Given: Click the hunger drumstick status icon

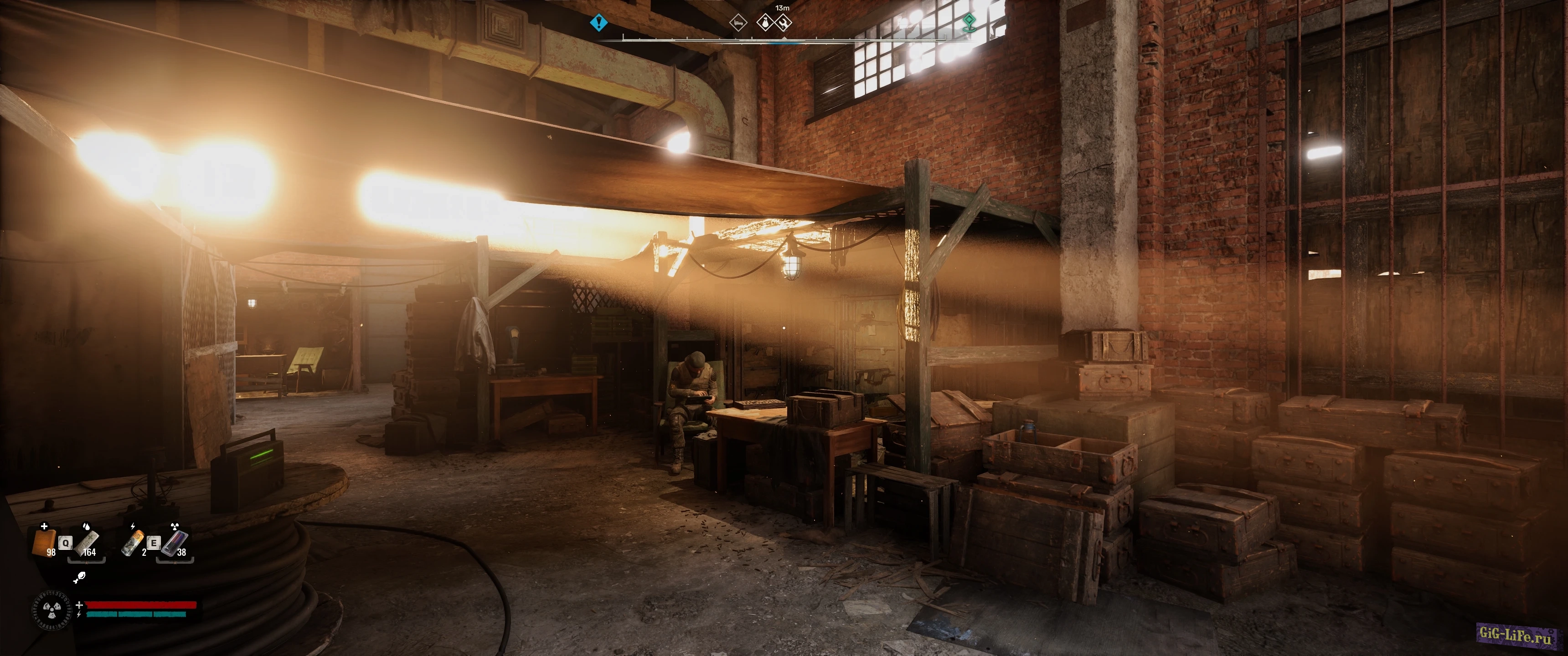Looking at the screenshot, I should point(79,578).
